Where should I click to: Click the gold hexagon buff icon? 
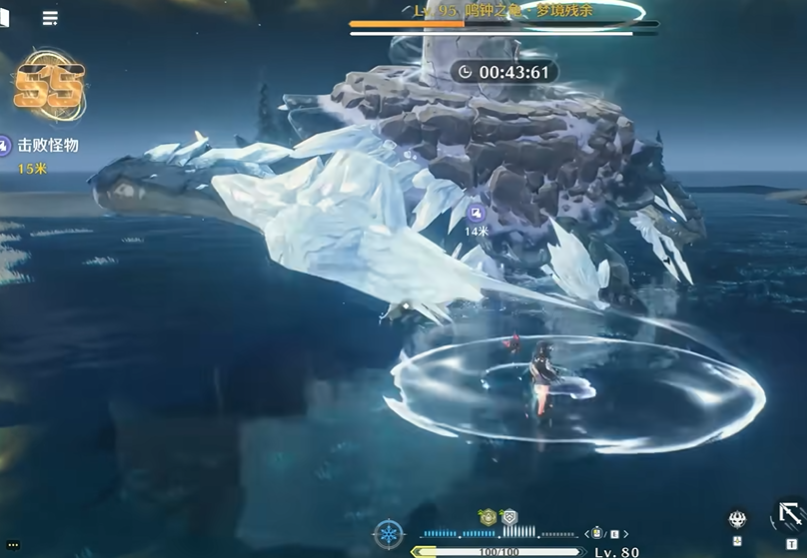[x=488, y=516]
